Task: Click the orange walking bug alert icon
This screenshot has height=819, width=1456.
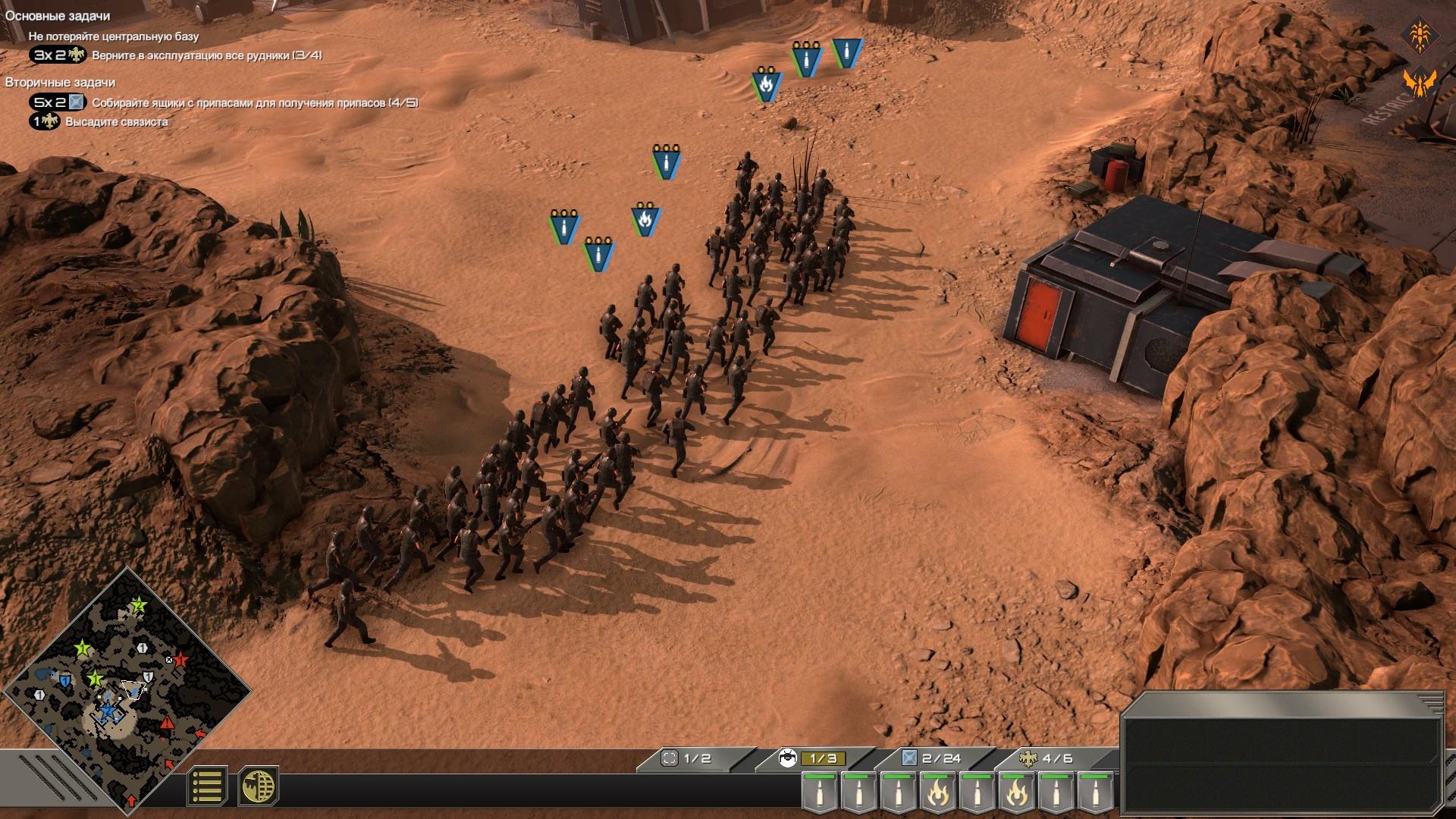Action: coord(1420,35)
